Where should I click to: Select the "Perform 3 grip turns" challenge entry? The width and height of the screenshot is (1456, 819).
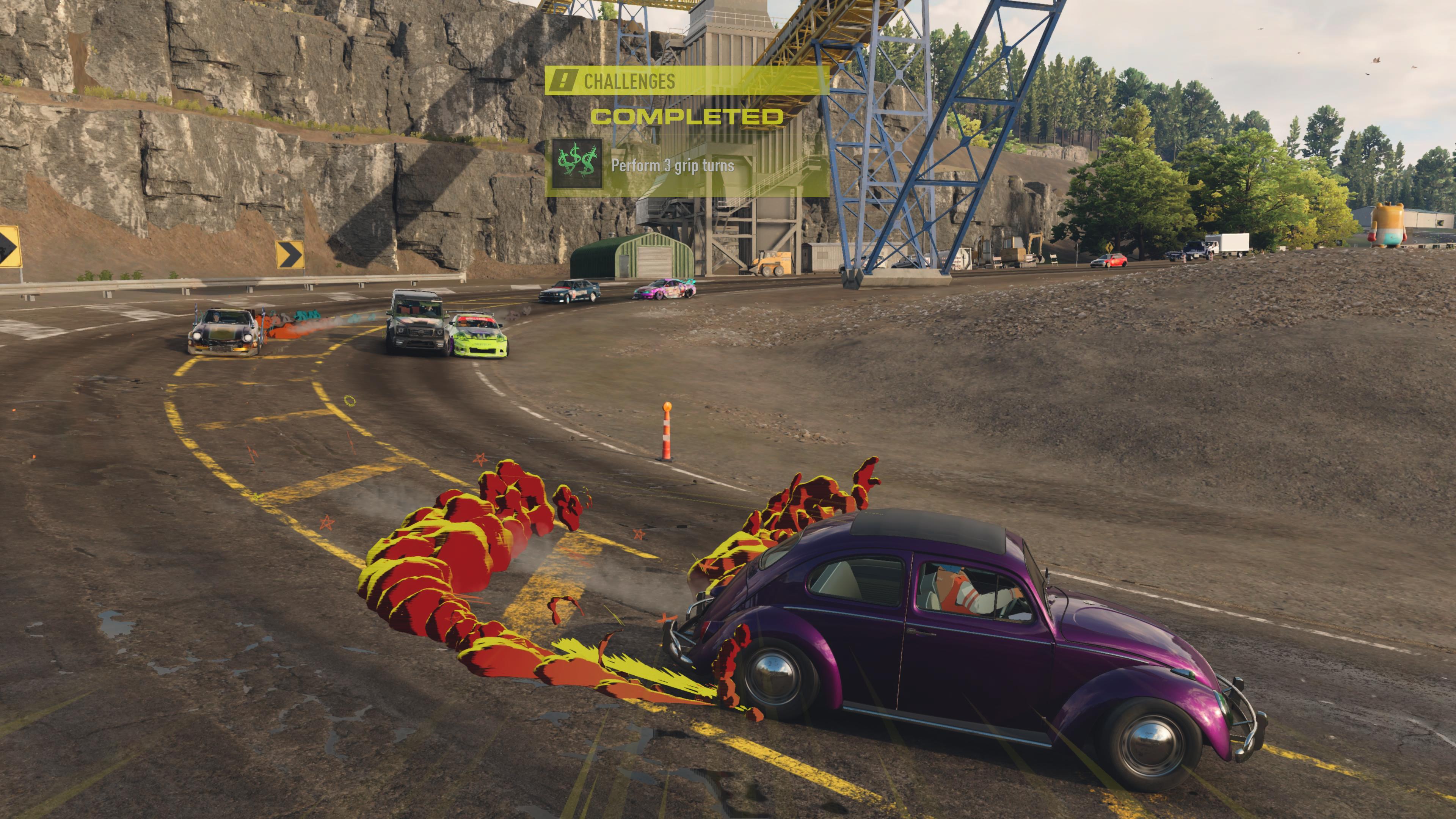click(x=673, y=166)
